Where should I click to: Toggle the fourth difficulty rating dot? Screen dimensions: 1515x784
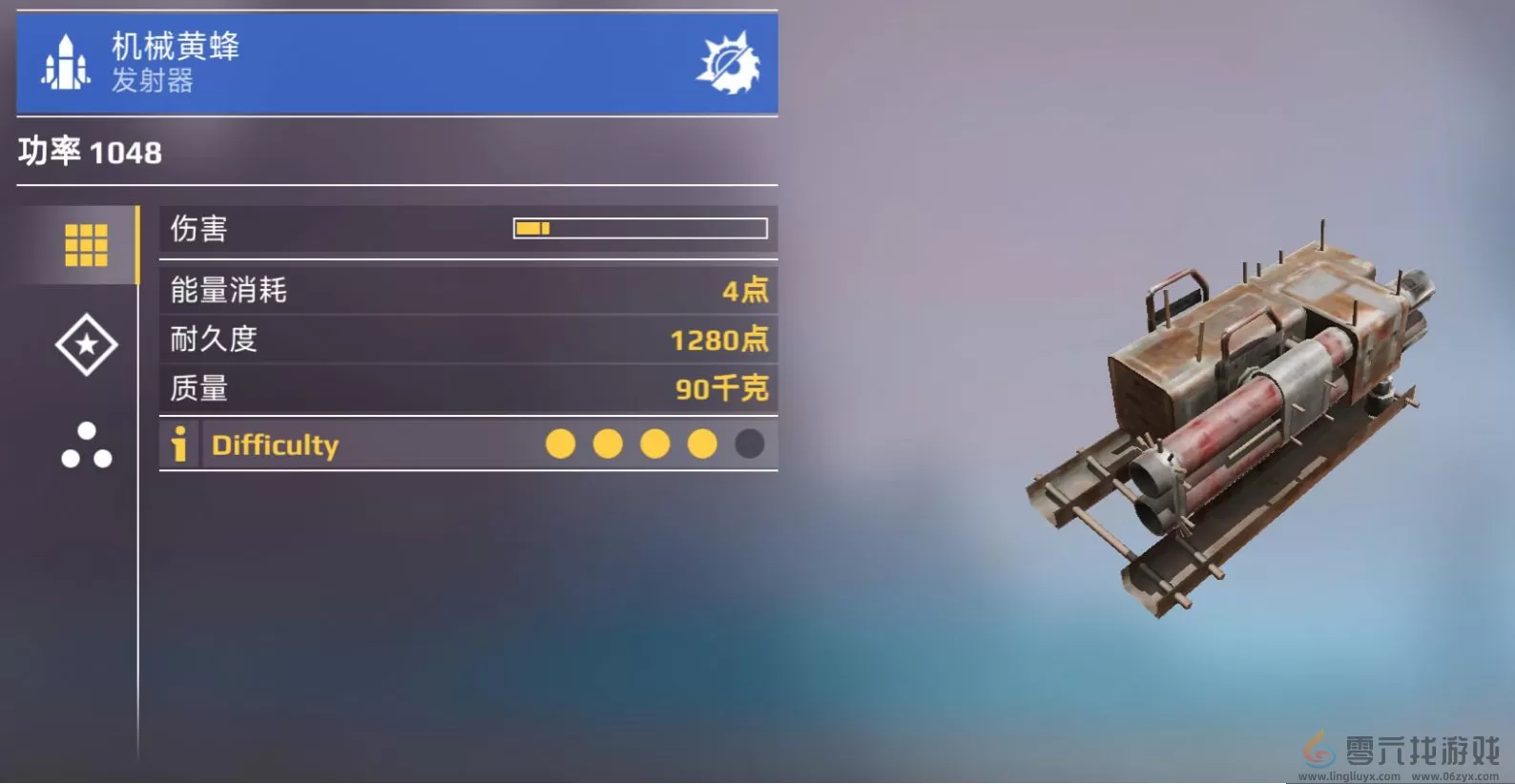pyautogui.click(x=702, y=444)
